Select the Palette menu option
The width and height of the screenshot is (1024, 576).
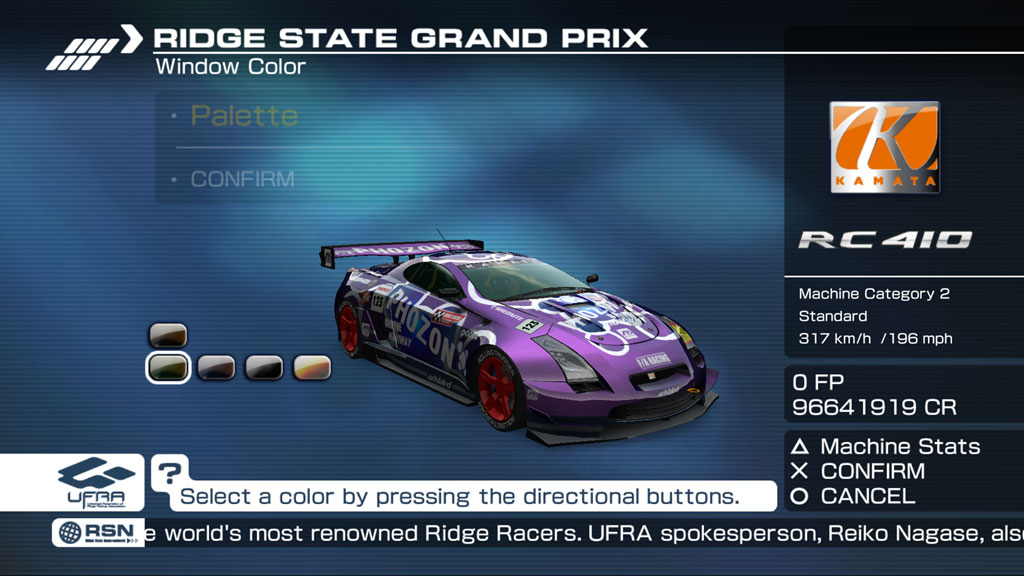[244, 116]
